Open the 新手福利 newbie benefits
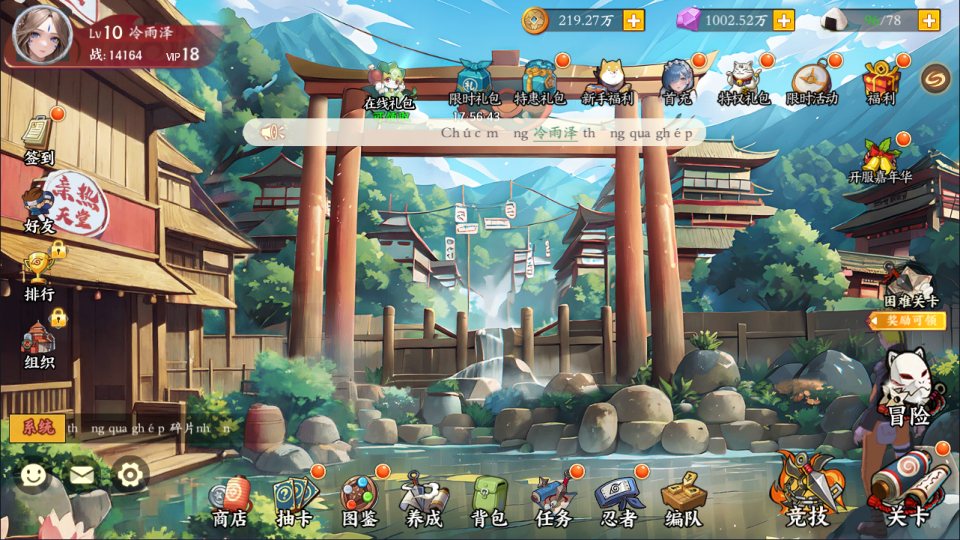 click(x=608, y=82)
